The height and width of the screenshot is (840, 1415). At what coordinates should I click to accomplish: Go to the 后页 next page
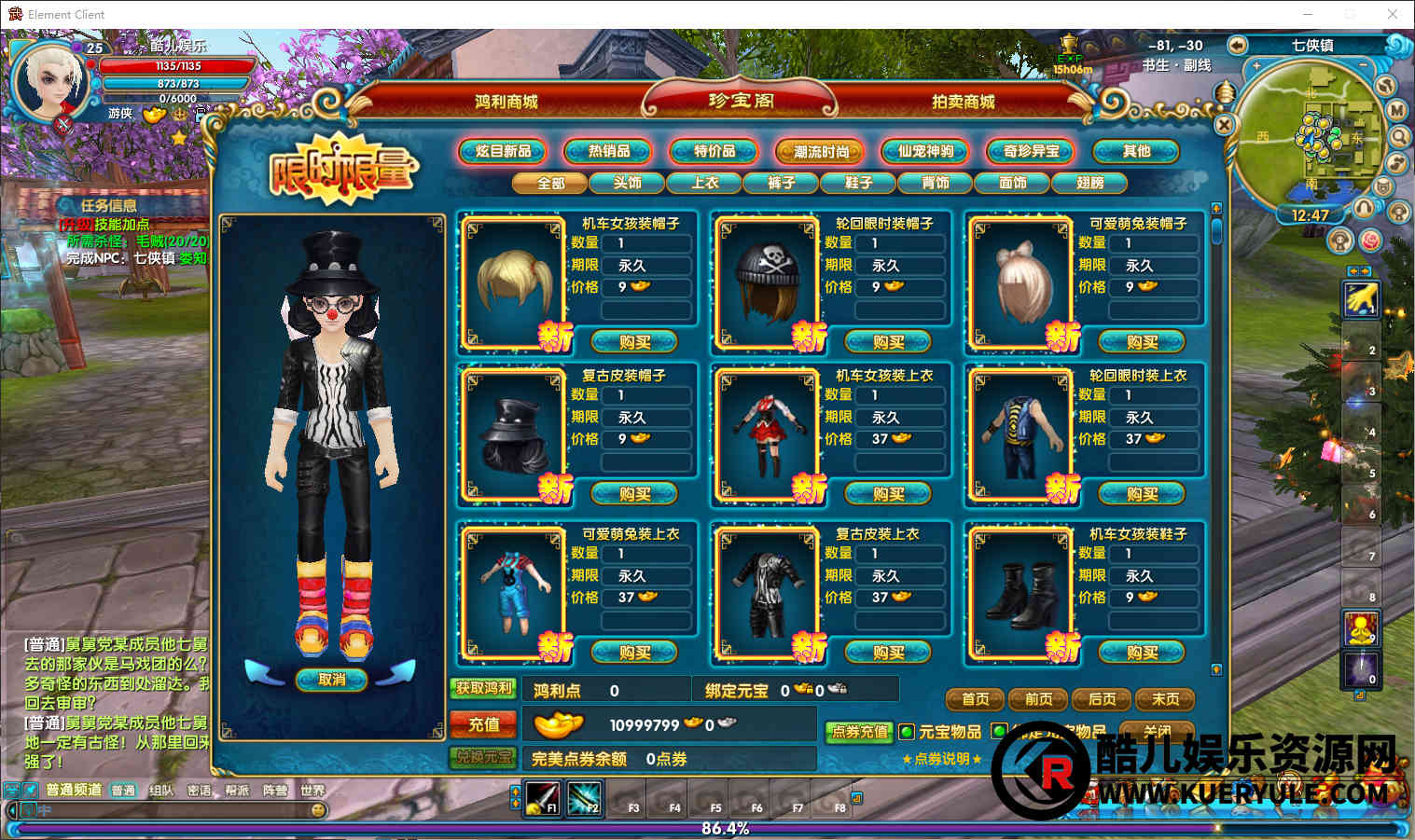coord(1102,699)
